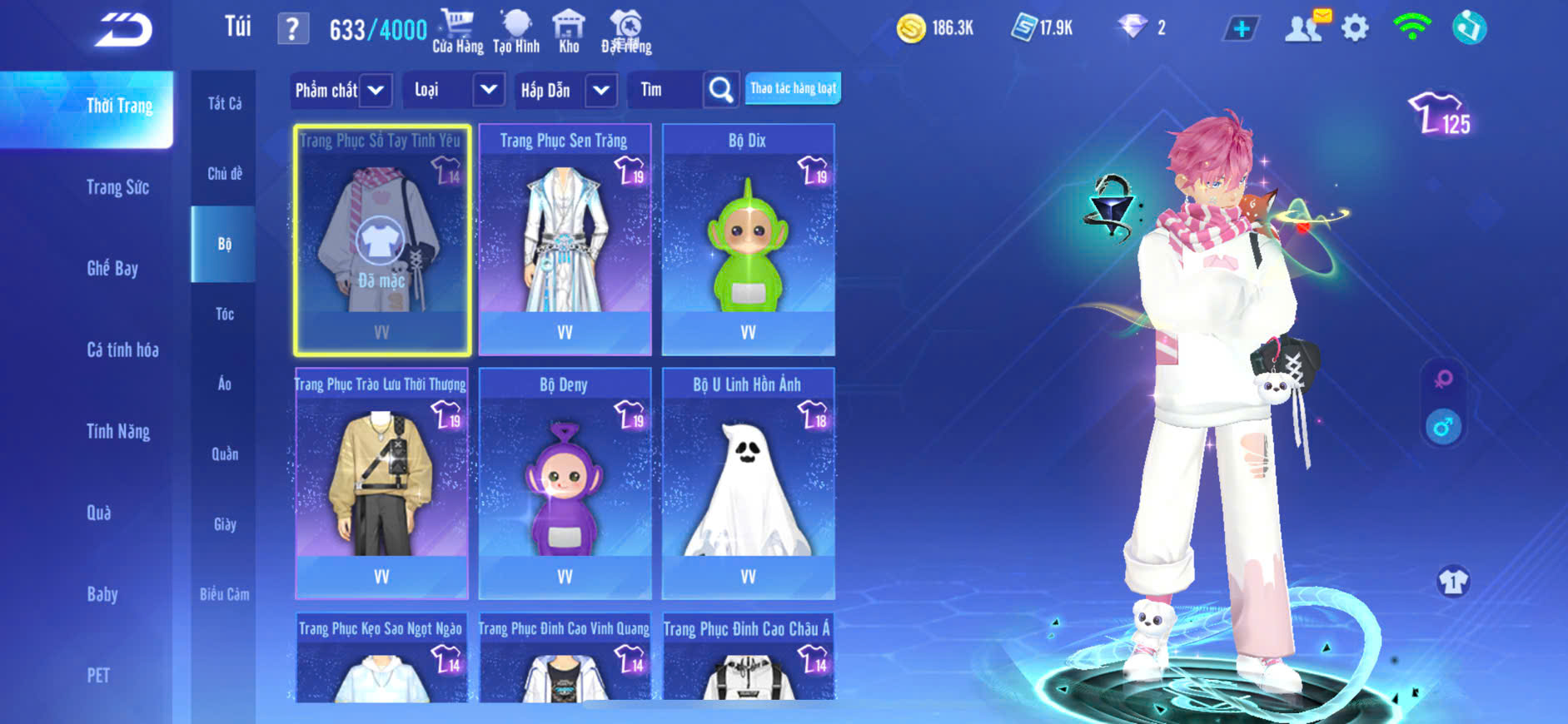
Task: Open the Kho storage
Action: coord(569,32)
